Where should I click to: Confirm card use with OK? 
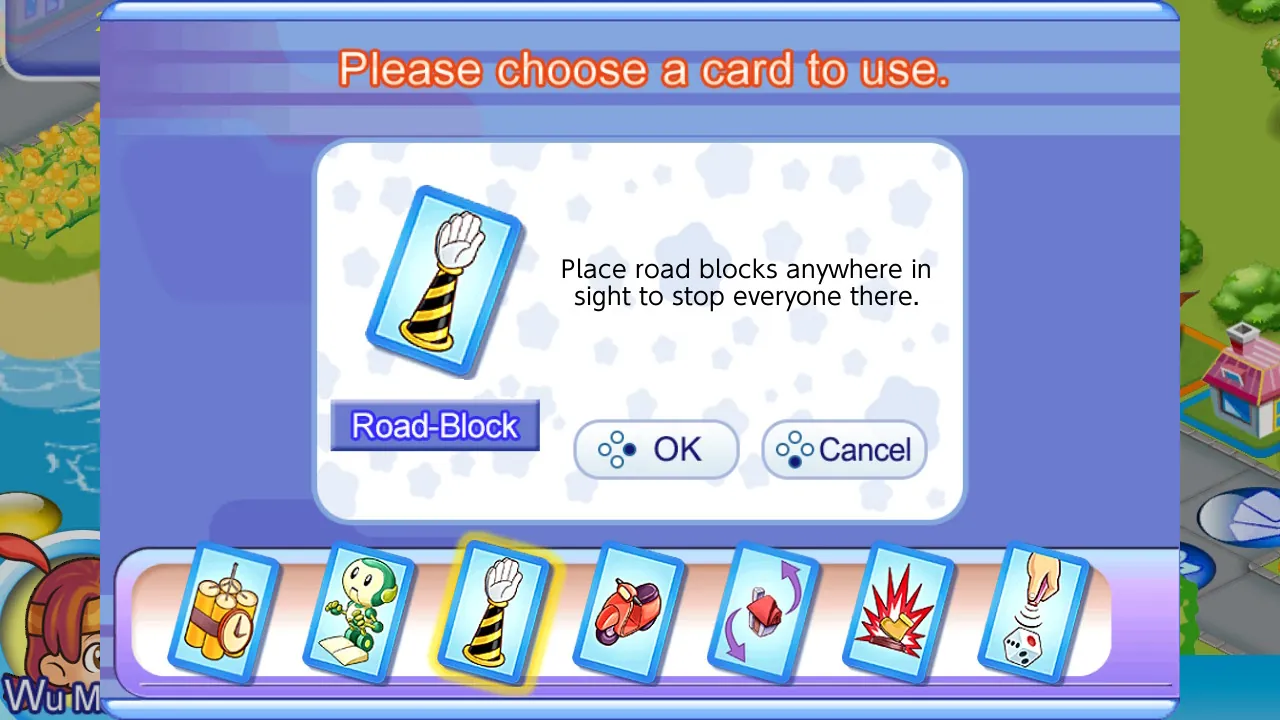[656, 449]
